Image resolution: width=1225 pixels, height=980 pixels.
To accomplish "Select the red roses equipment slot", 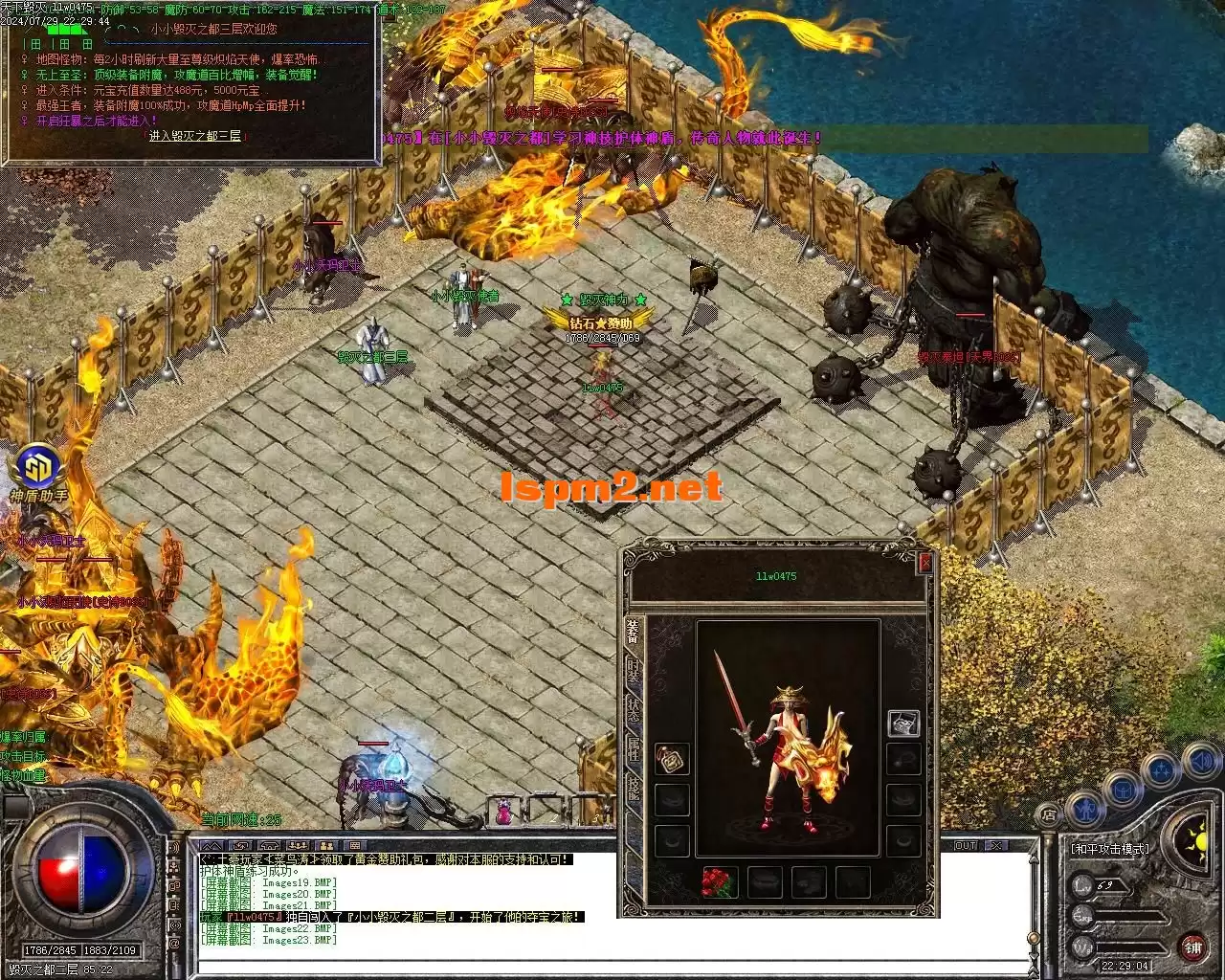I will tap(718, 882).
